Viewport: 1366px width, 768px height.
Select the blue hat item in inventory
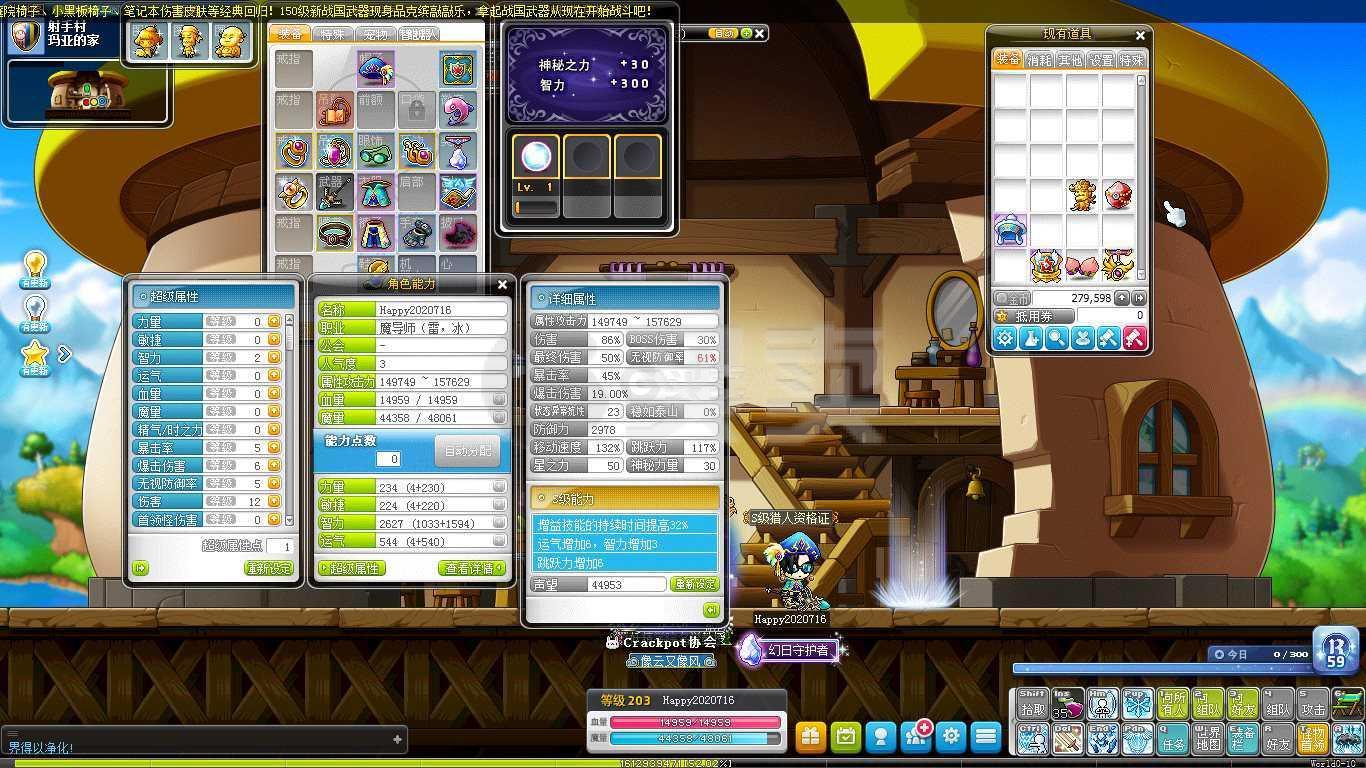(1010, 230)
